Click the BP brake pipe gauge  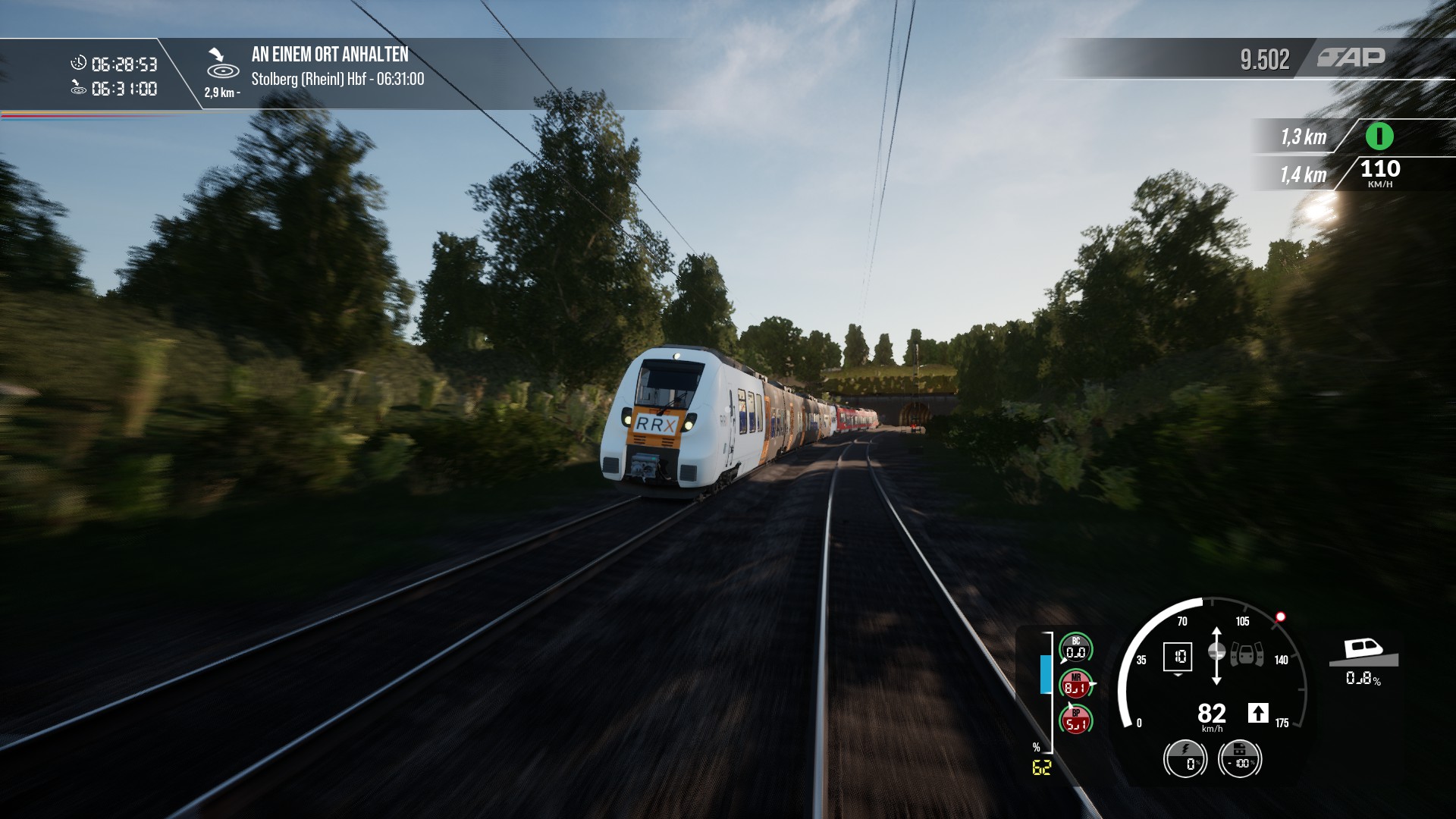[1075, 721]
